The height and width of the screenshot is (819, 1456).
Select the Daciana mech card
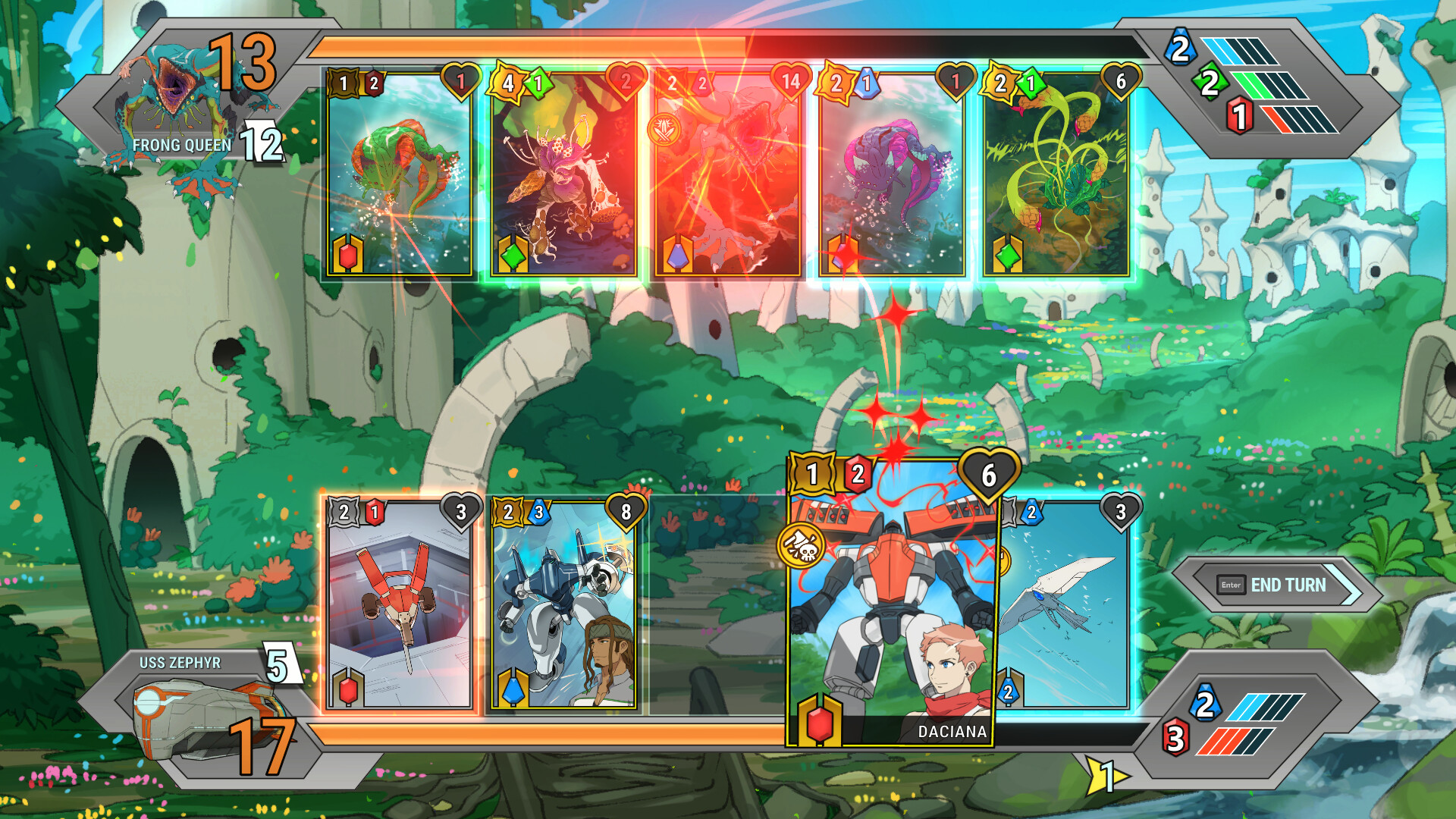[890, 607]
